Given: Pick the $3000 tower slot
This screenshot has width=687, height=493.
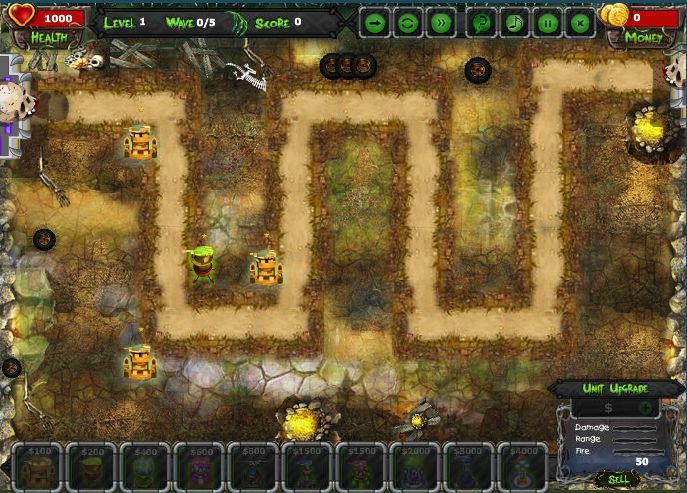Looking at the screenshot, I should pyautogui.click(x=469, y=466).
